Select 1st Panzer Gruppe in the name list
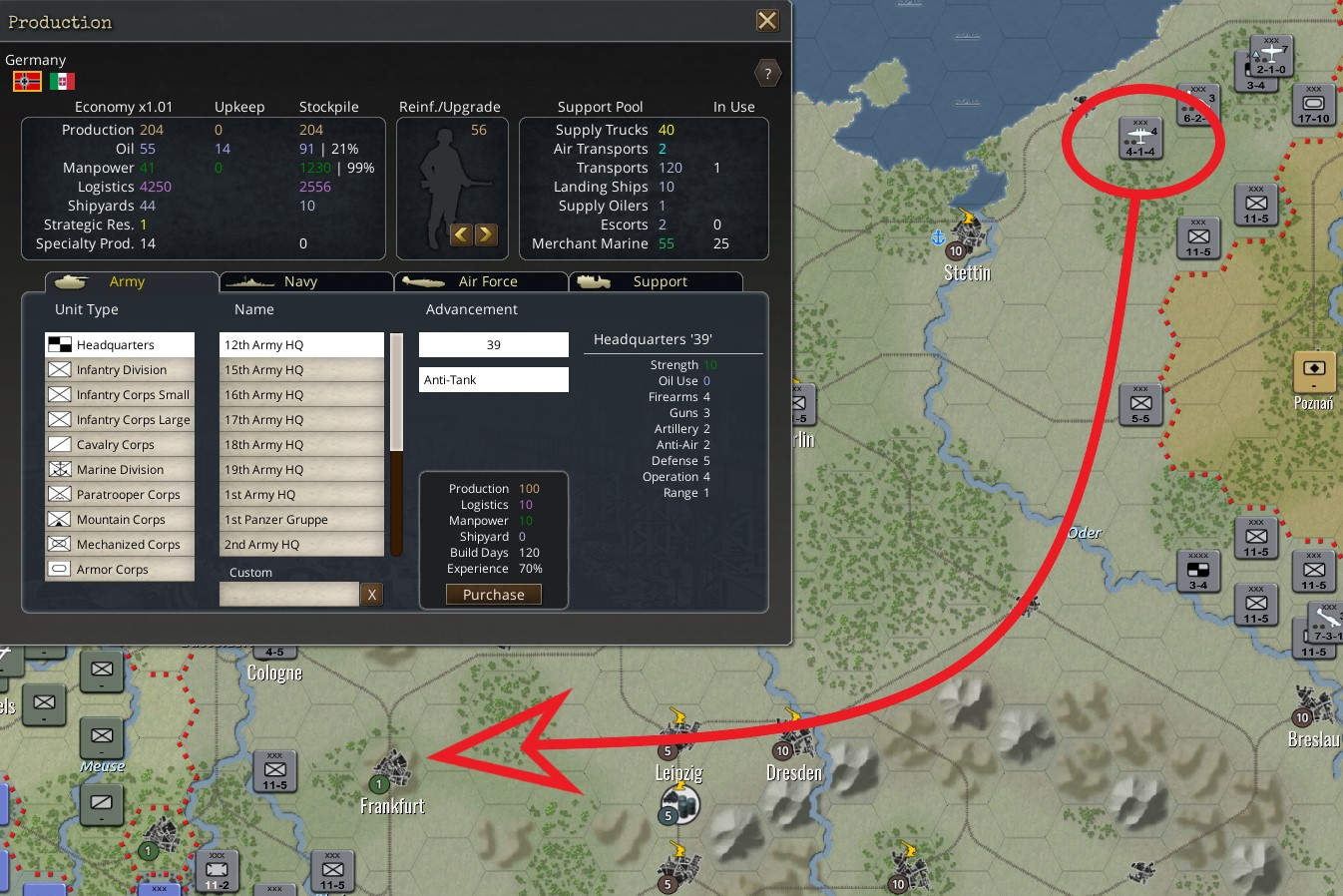 300,519
